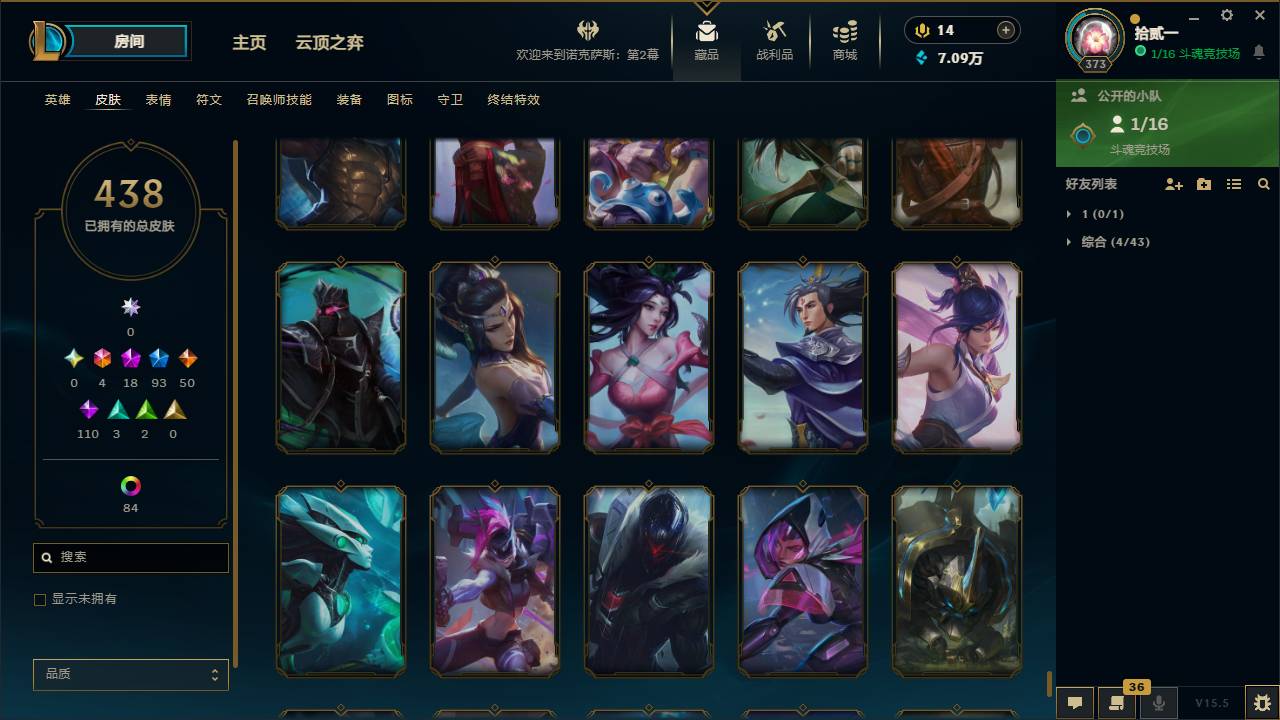
Task: Open friend list search icon
Action: click(x=1264, y=184)
